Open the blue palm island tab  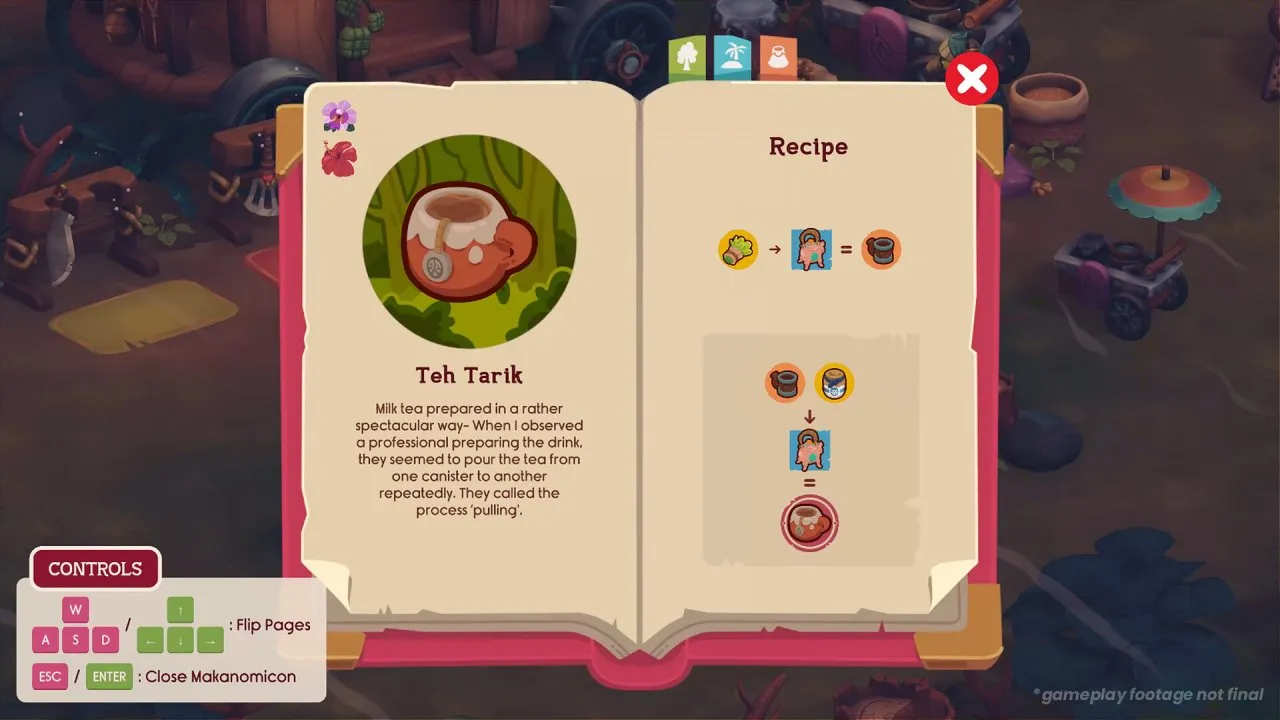click(732, 57)
